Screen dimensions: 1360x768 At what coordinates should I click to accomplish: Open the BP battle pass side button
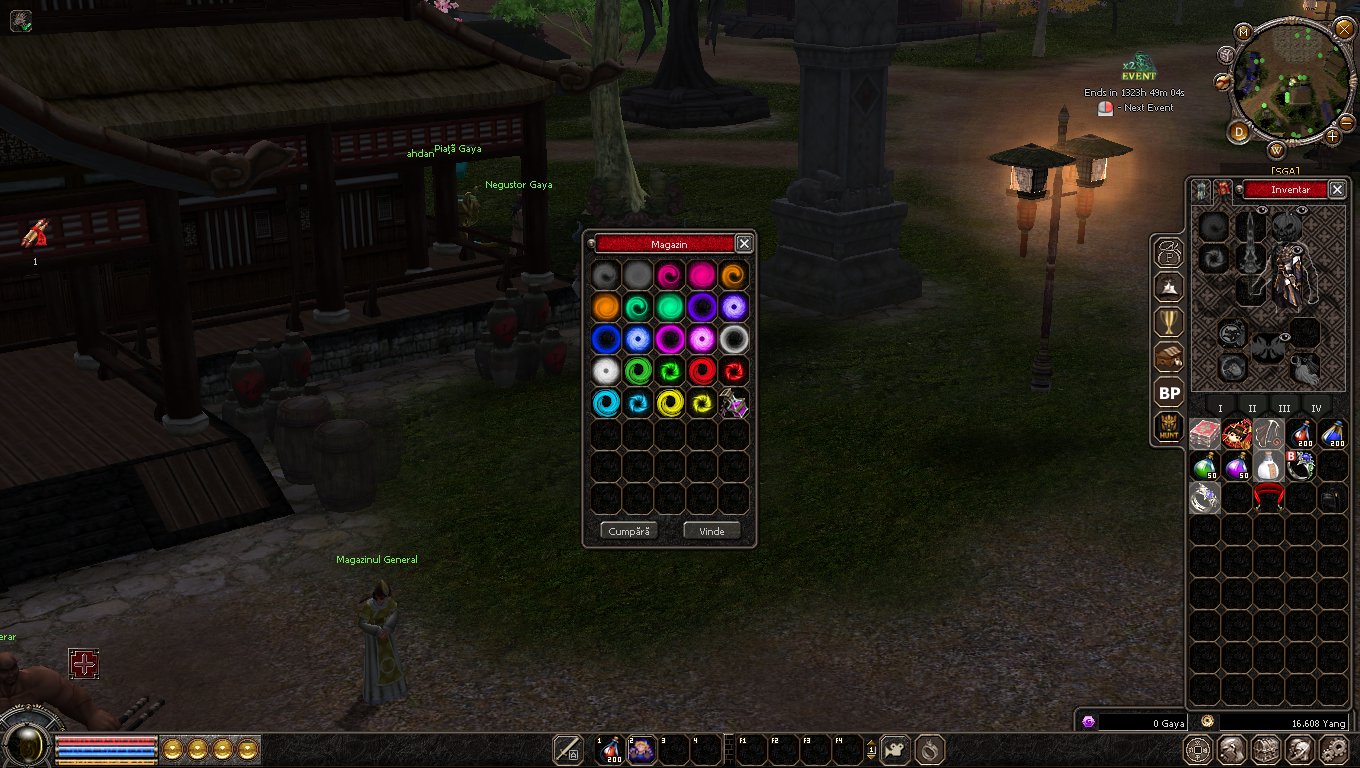click(1168, 393)
